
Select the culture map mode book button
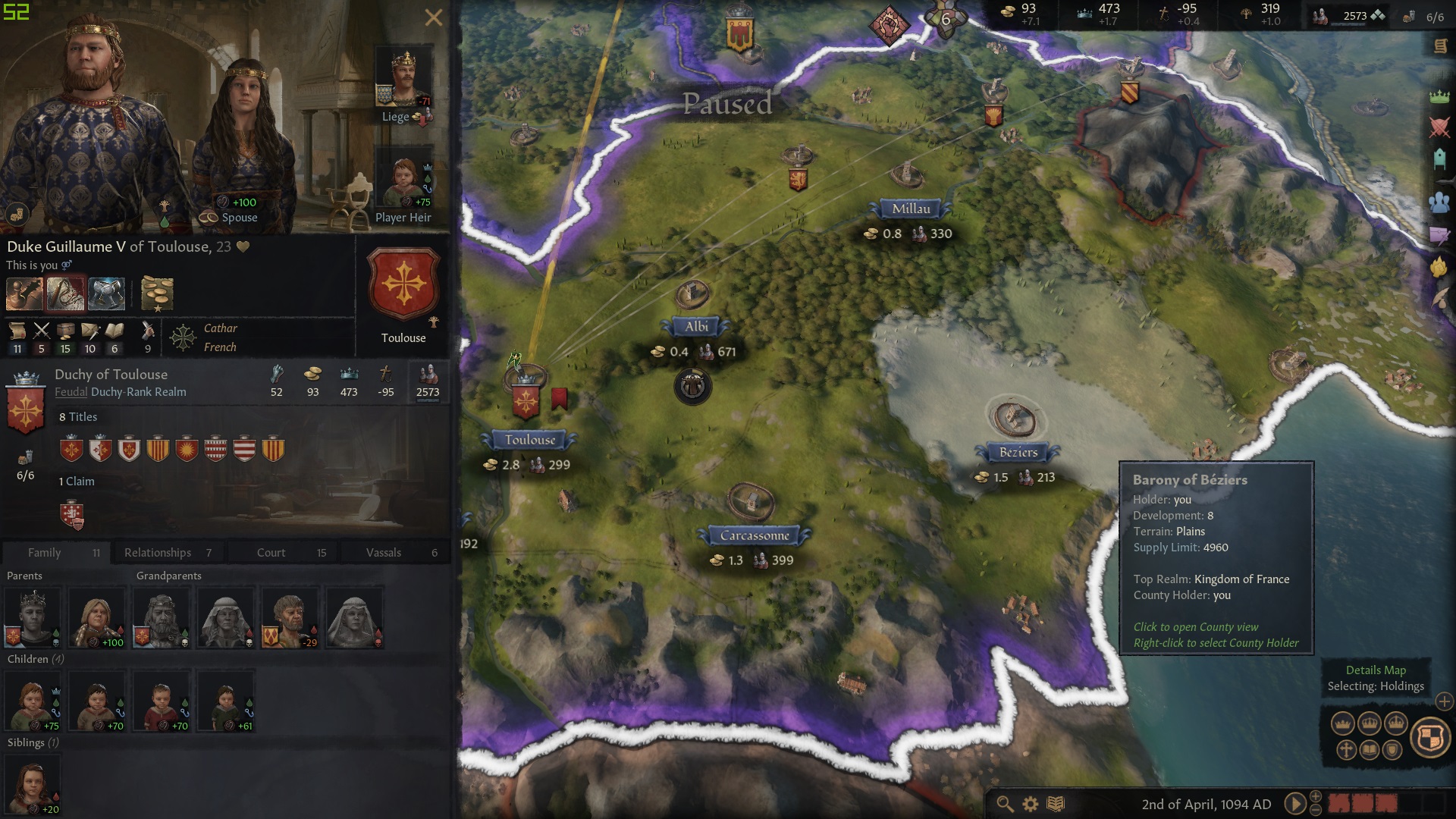[1370, 750]
